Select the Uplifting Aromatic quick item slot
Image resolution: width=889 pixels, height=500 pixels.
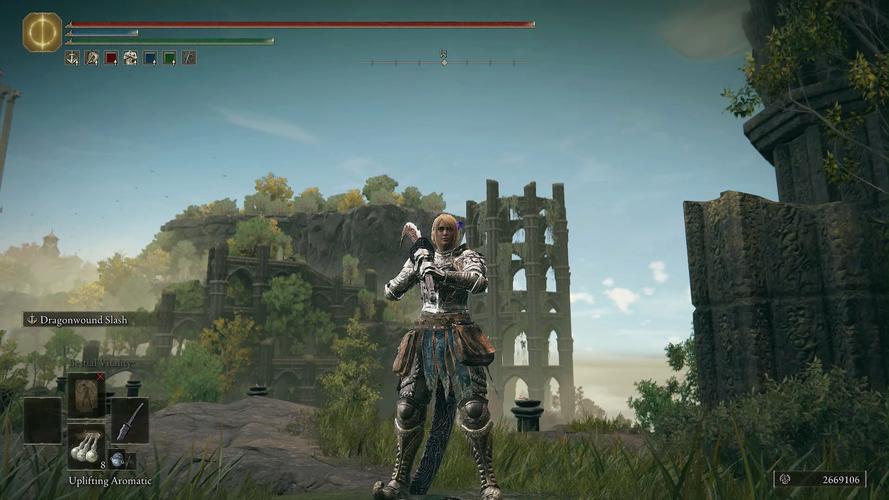coord(86,447)
